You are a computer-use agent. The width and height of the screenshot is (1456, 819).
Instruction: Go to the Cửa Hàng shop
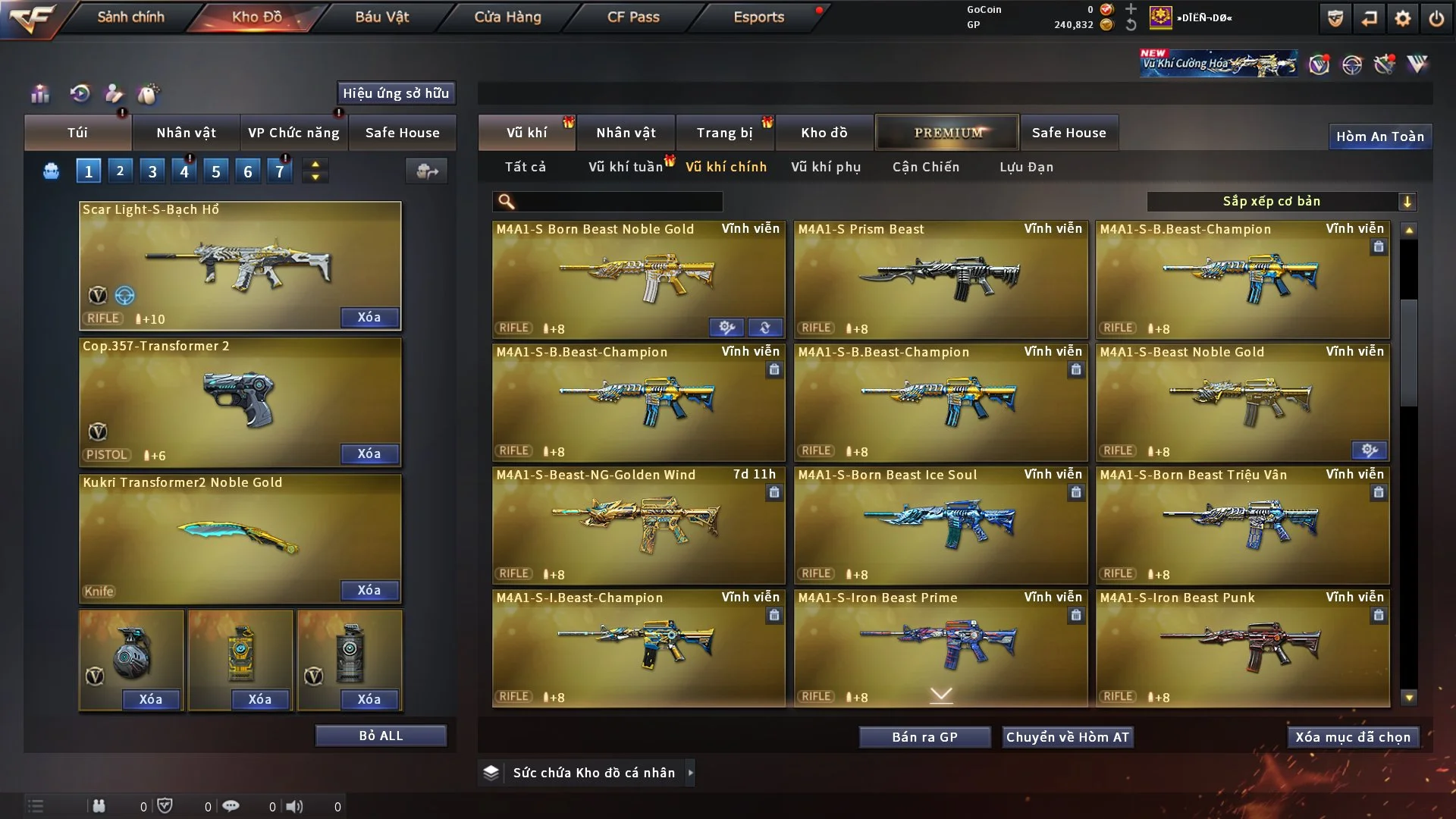(x=507, y=17)
